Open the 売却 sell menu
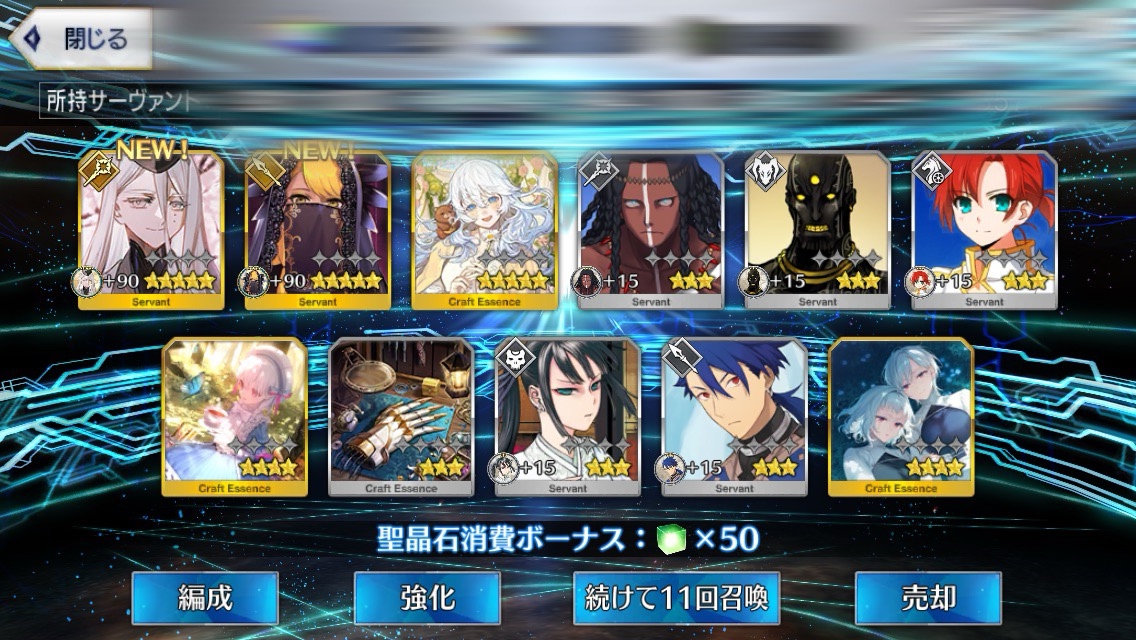The width and height of the screenshot is (1136, 640). 928,598
